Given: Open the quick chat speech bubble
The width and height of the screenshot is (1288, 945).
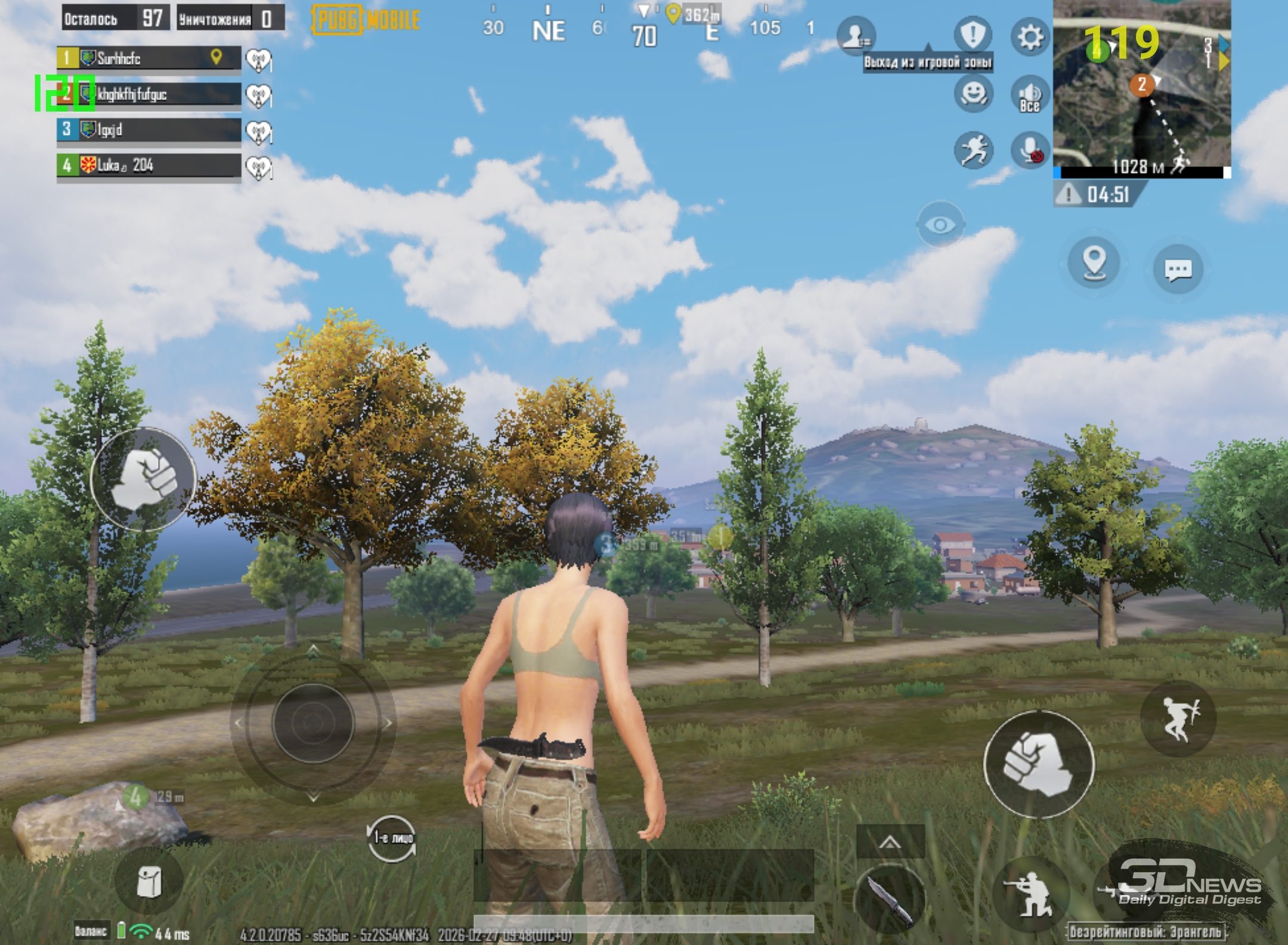Looking at the screenshot, I should pos(1178,270).
